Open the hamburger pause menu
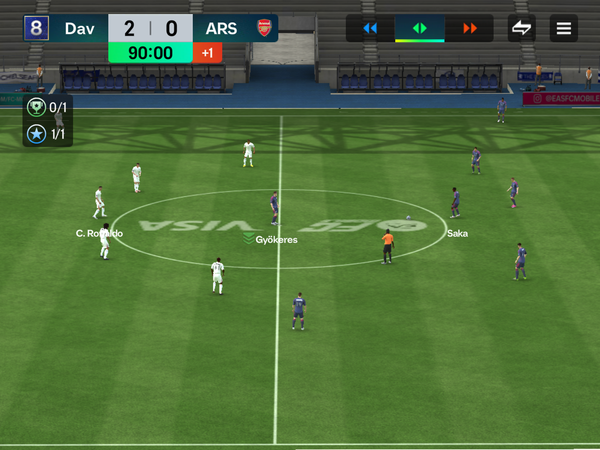The image size is (600, 450). pos(565,28)
